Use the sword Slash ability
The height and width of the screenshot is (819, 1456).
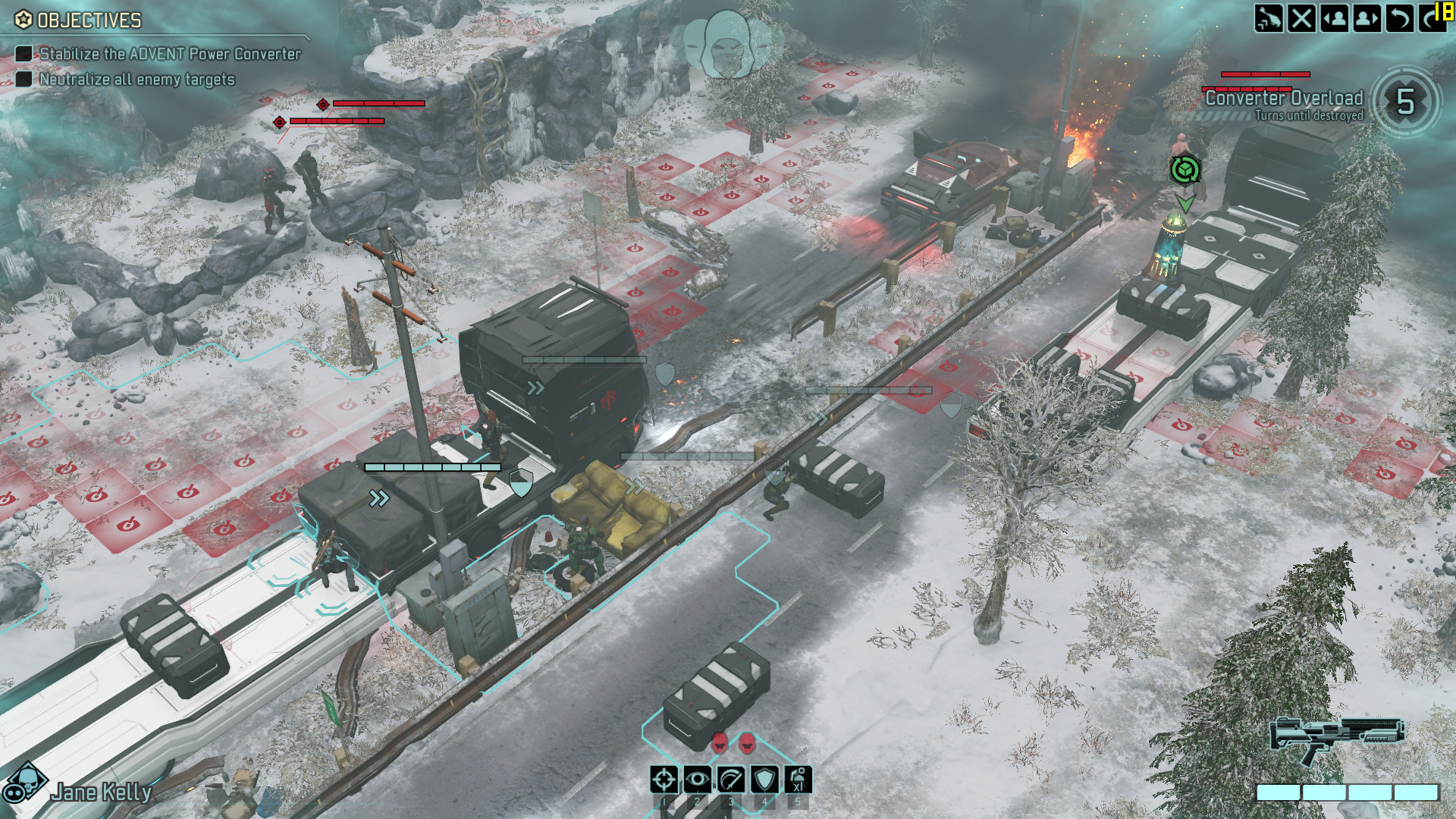tap(730, 780)
